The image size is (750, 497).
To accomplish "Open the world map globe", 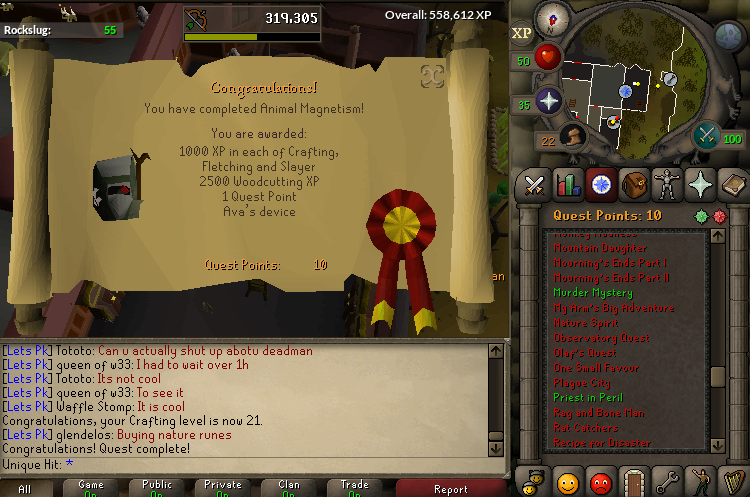I will 727,37.
